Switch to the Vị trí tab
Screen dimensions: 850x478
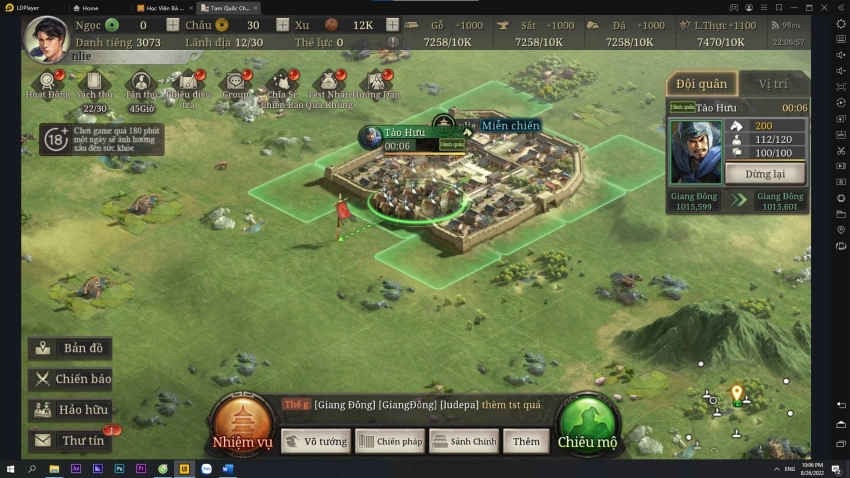773,84
